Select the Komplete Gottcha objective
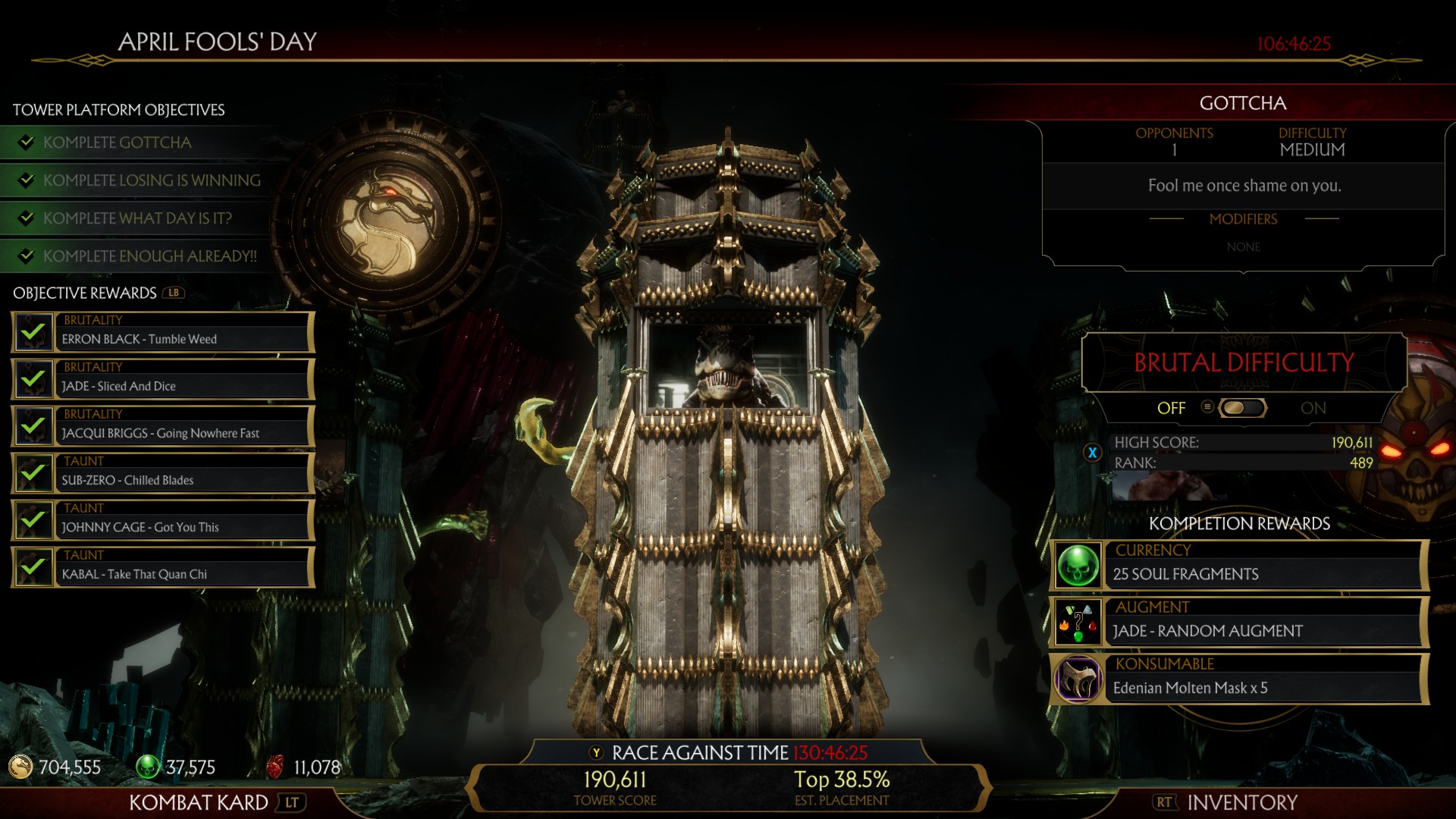This screenshot has width=1456, height=819. [118, 143]
